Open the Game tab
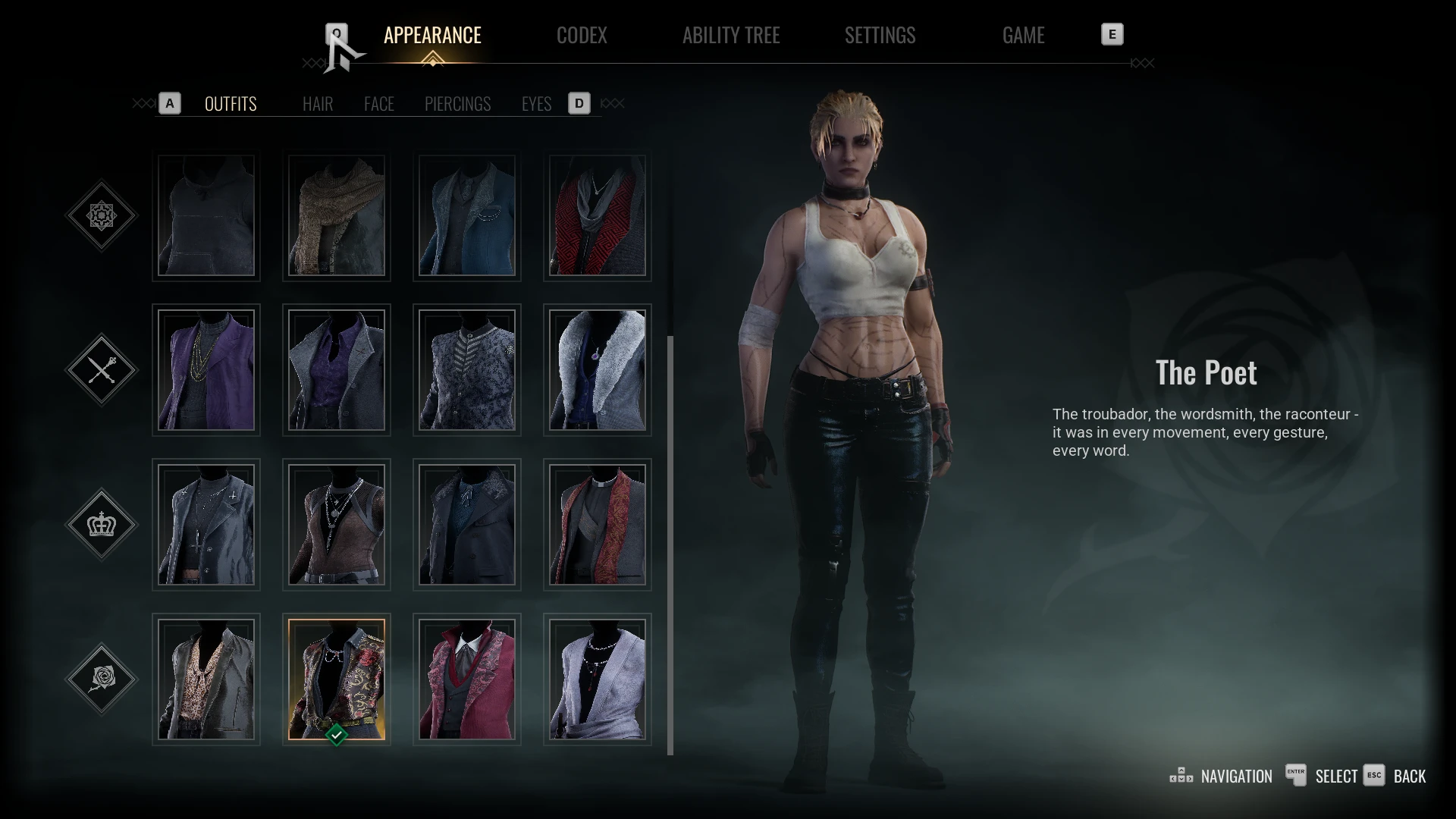The height and width of the screenshot is (819, 1456). tap(1023, 35)
